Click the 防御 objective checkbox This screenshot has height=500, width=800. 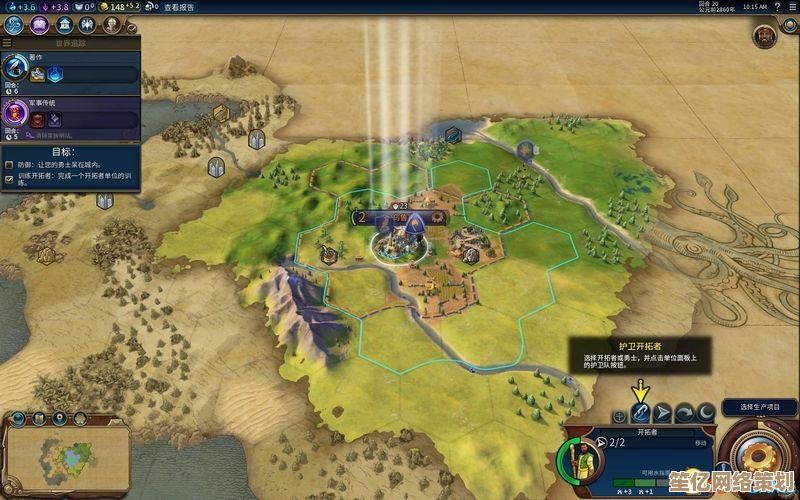click(9, 165)
